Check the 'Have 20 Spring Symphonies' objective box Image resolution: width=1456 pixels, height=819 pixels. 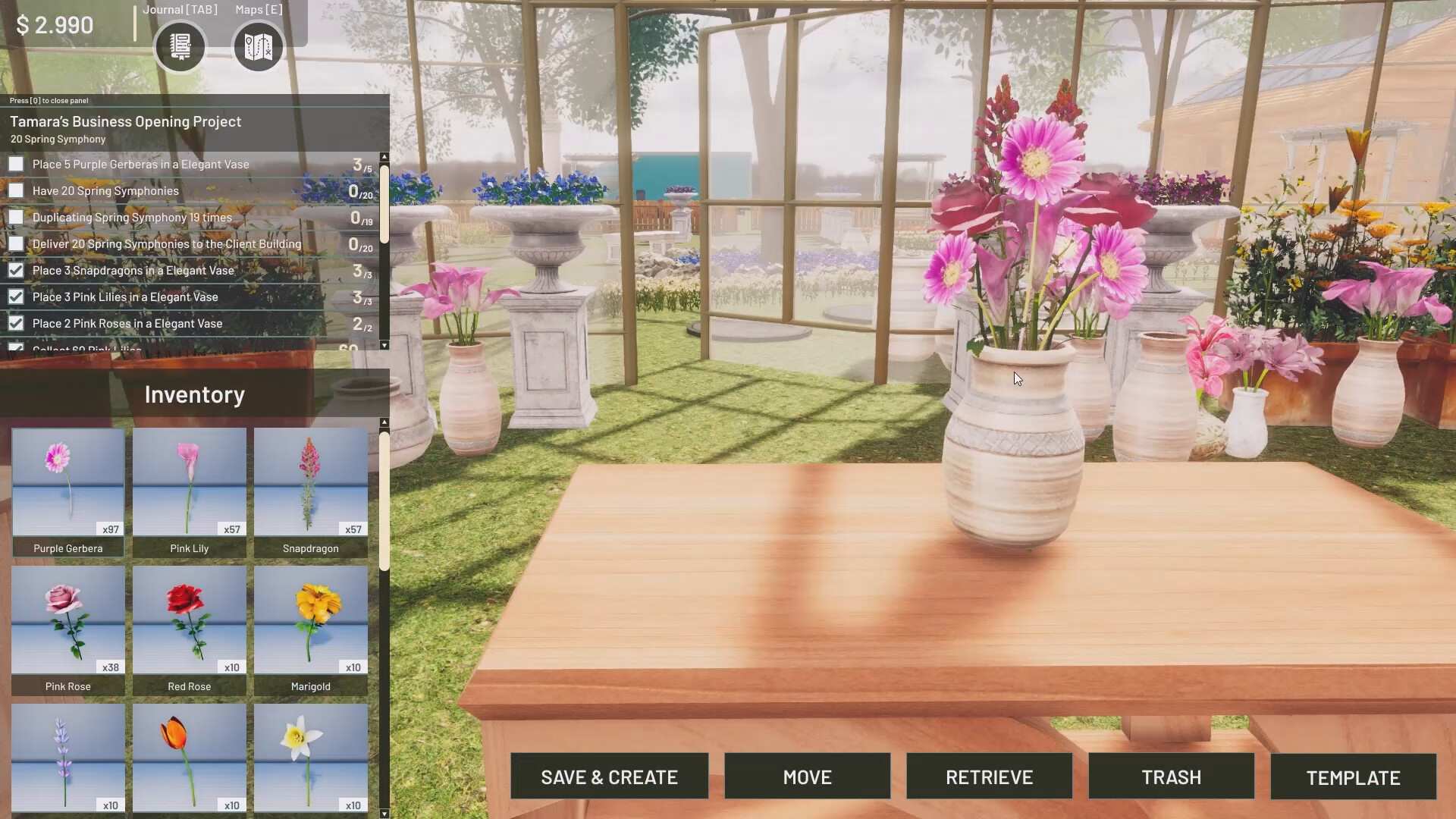pyautogui.click(x=16, y=190)
